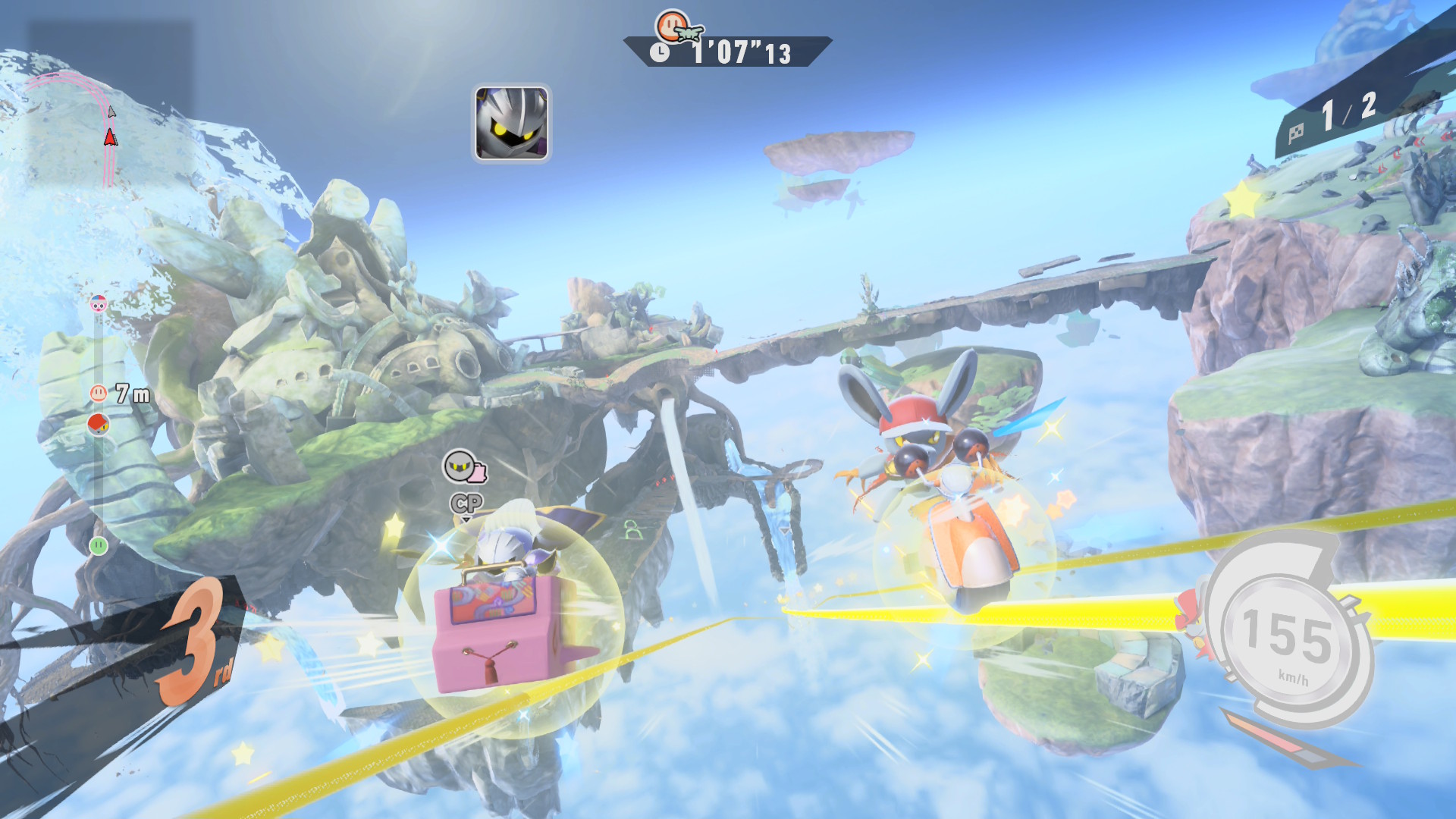Click the Meta Knight CP marker icon

(464, 468)
